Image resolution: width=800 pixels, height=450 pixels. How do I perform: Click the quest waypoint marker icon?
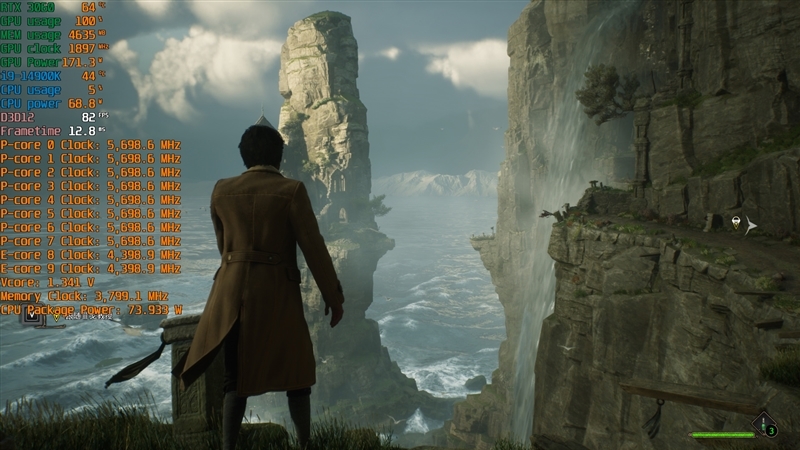[737, 223]
